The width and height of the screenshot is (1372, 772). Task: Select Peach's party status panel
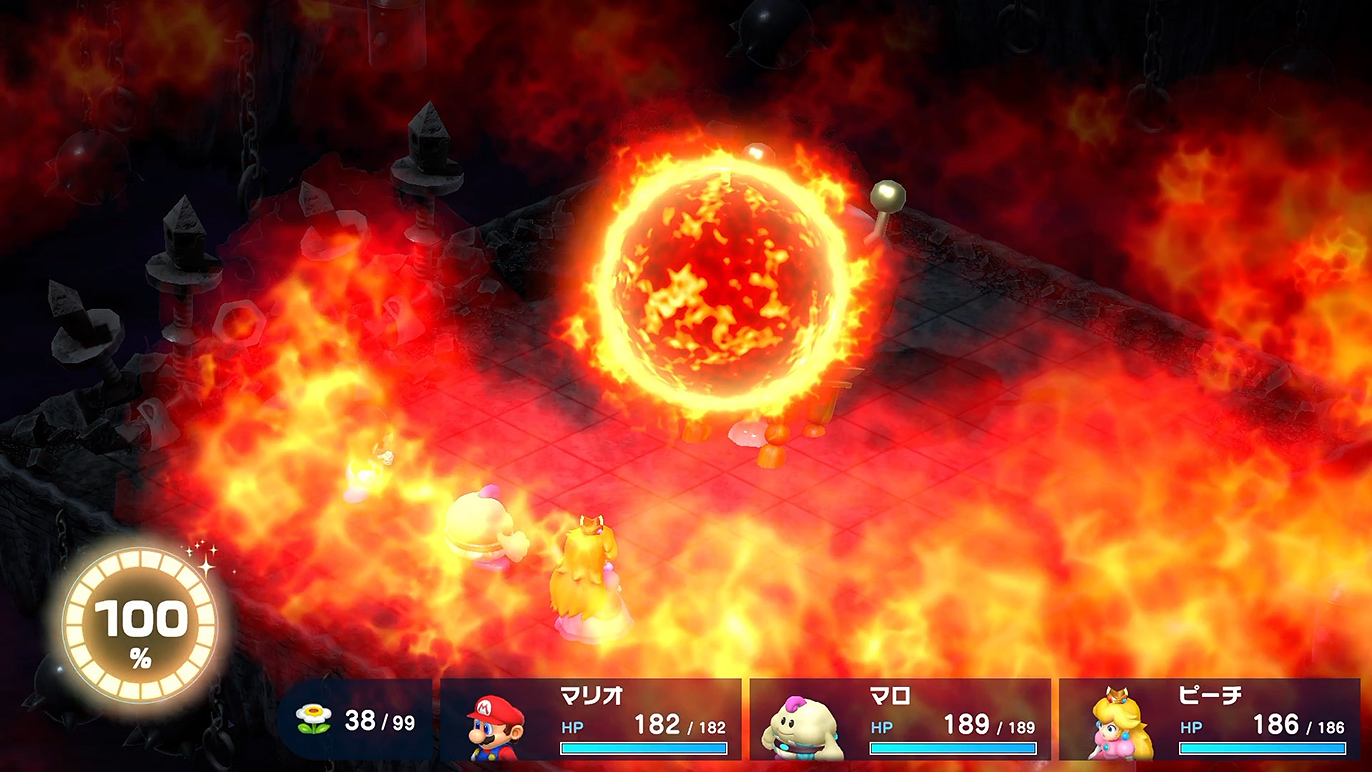click(1209, 720)
